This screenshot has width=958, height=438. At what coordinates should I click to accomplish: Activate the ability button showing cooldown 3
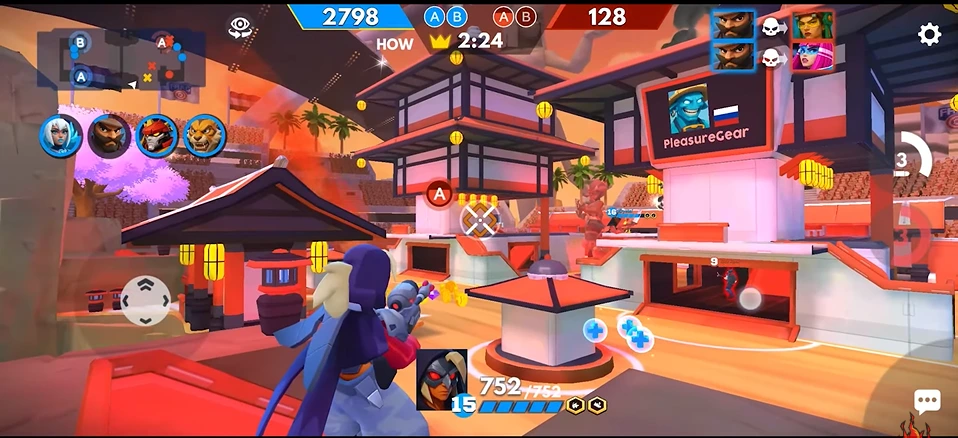(906, 160)
